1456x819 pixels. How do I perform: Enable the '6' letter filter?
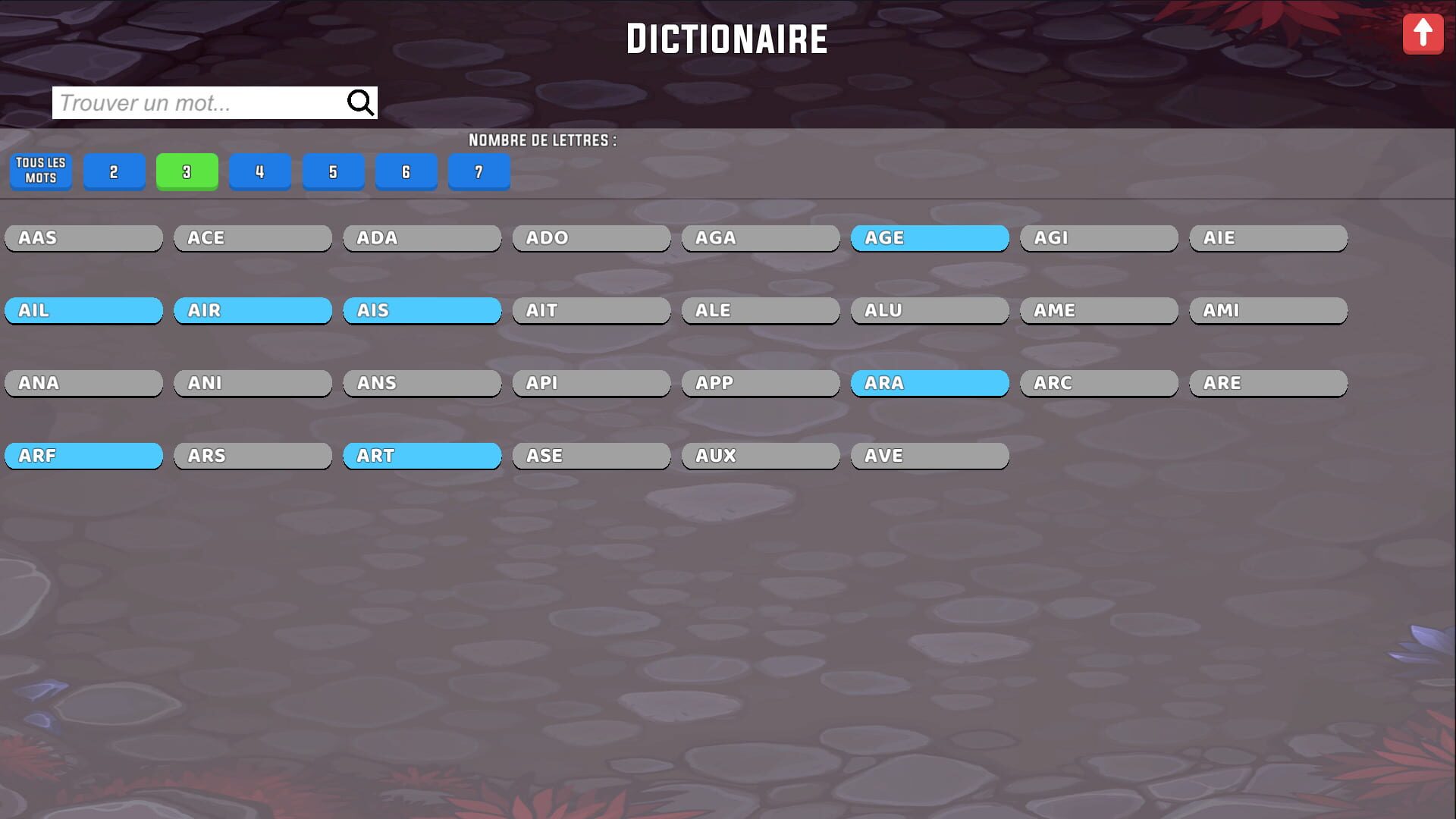click(x=406, y=171)
